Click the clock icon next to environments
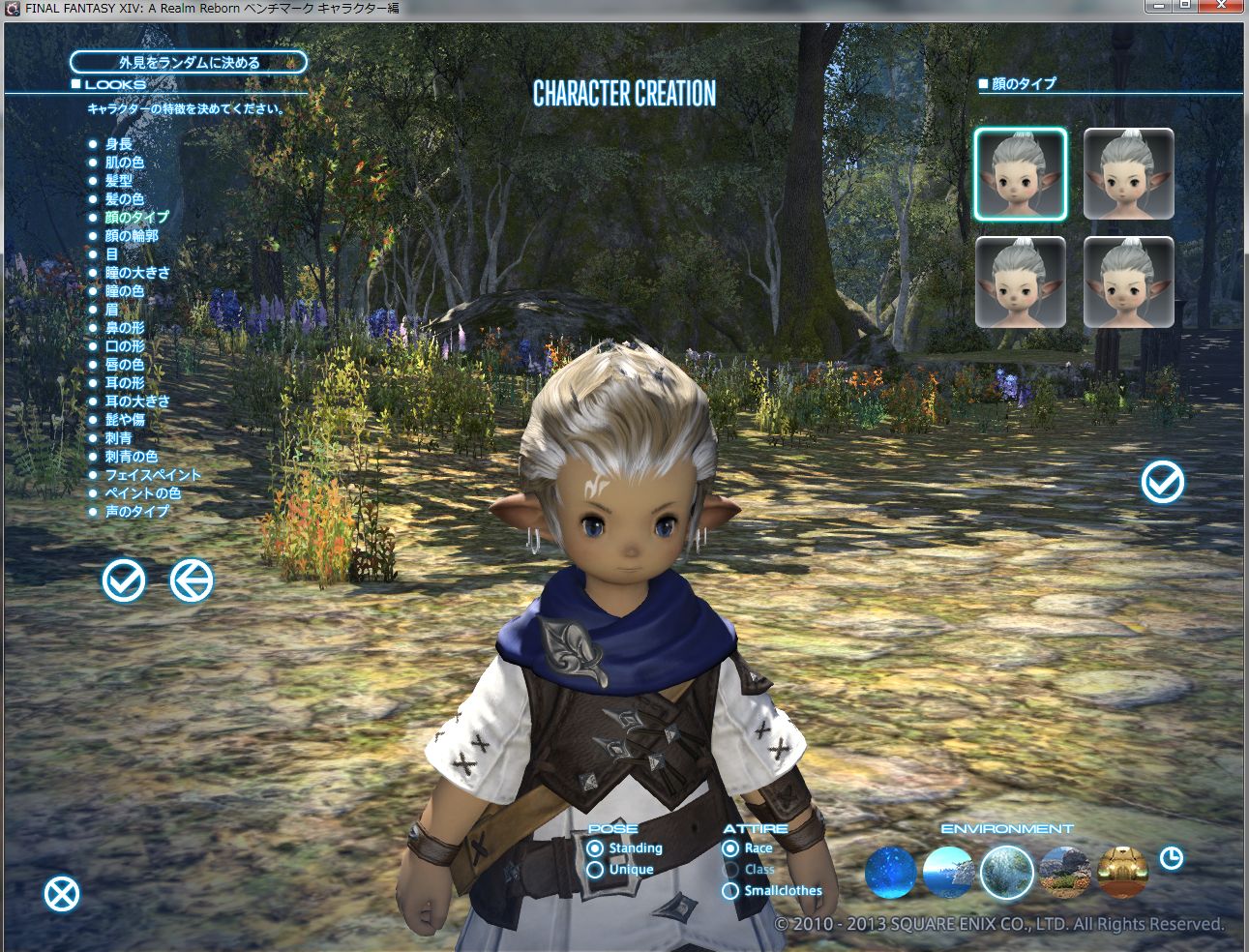1249x952 pixels. tap(1172, 858)
